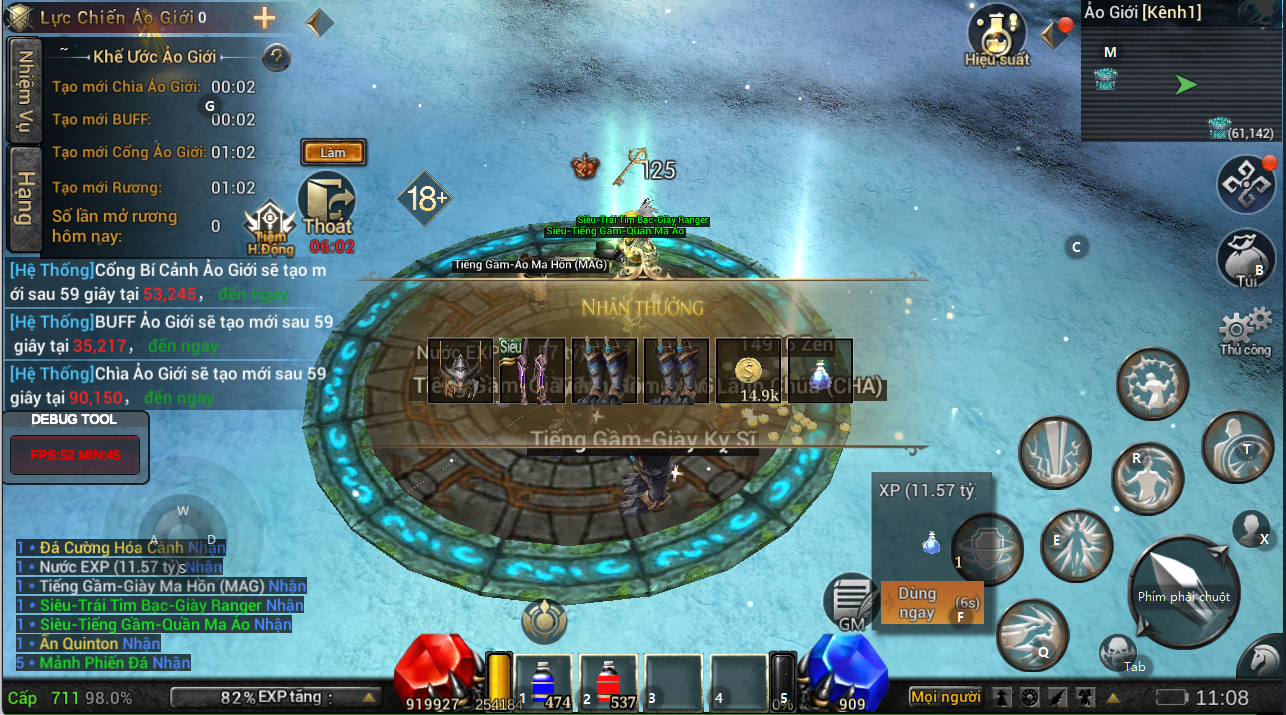This screenshot has width=1286, height=715.
Task: Open the Mọi người chat channel selector
Action: pos(945,697)
